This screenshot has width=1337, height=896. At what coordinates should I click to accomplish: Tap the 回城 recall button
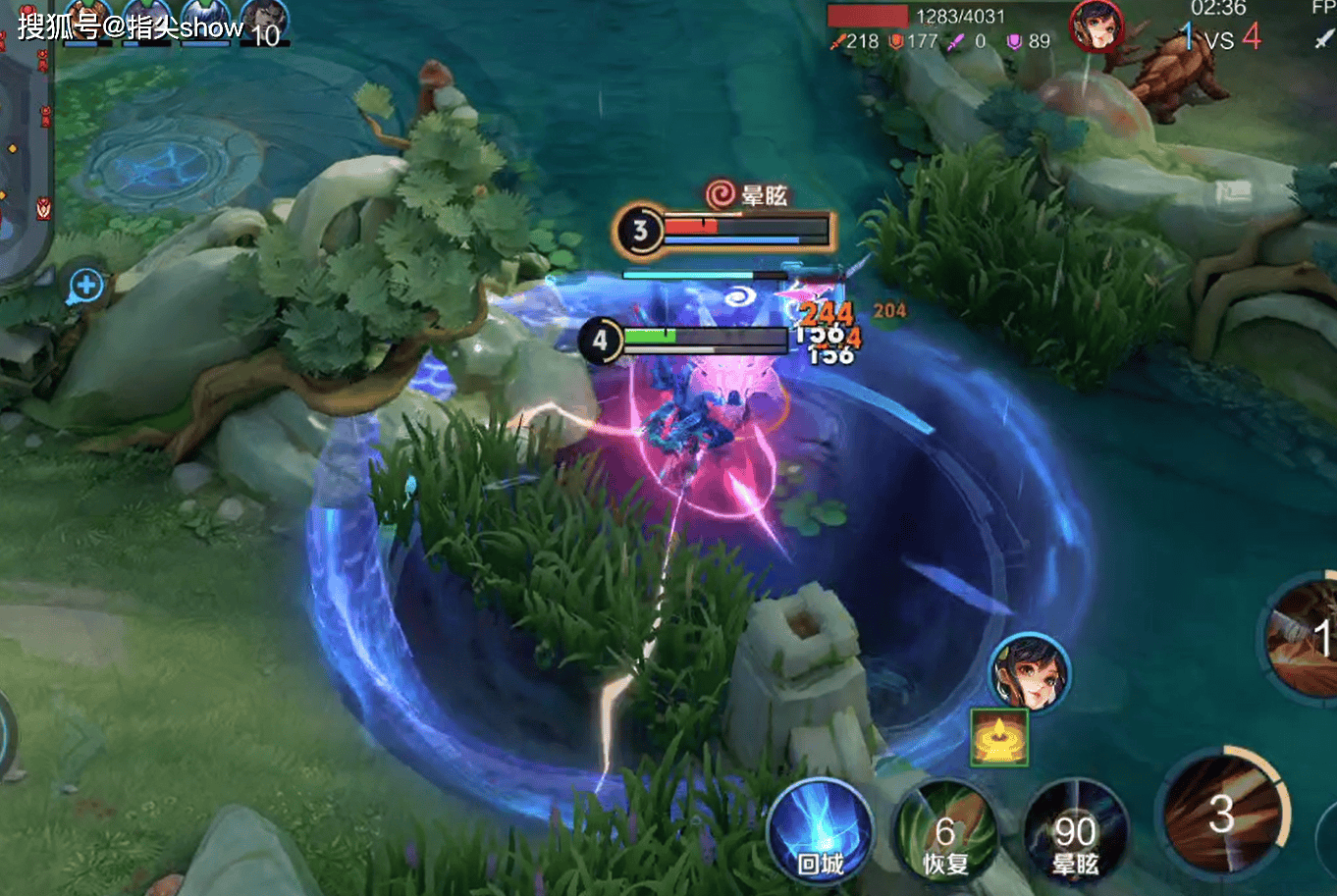[820, 833]
